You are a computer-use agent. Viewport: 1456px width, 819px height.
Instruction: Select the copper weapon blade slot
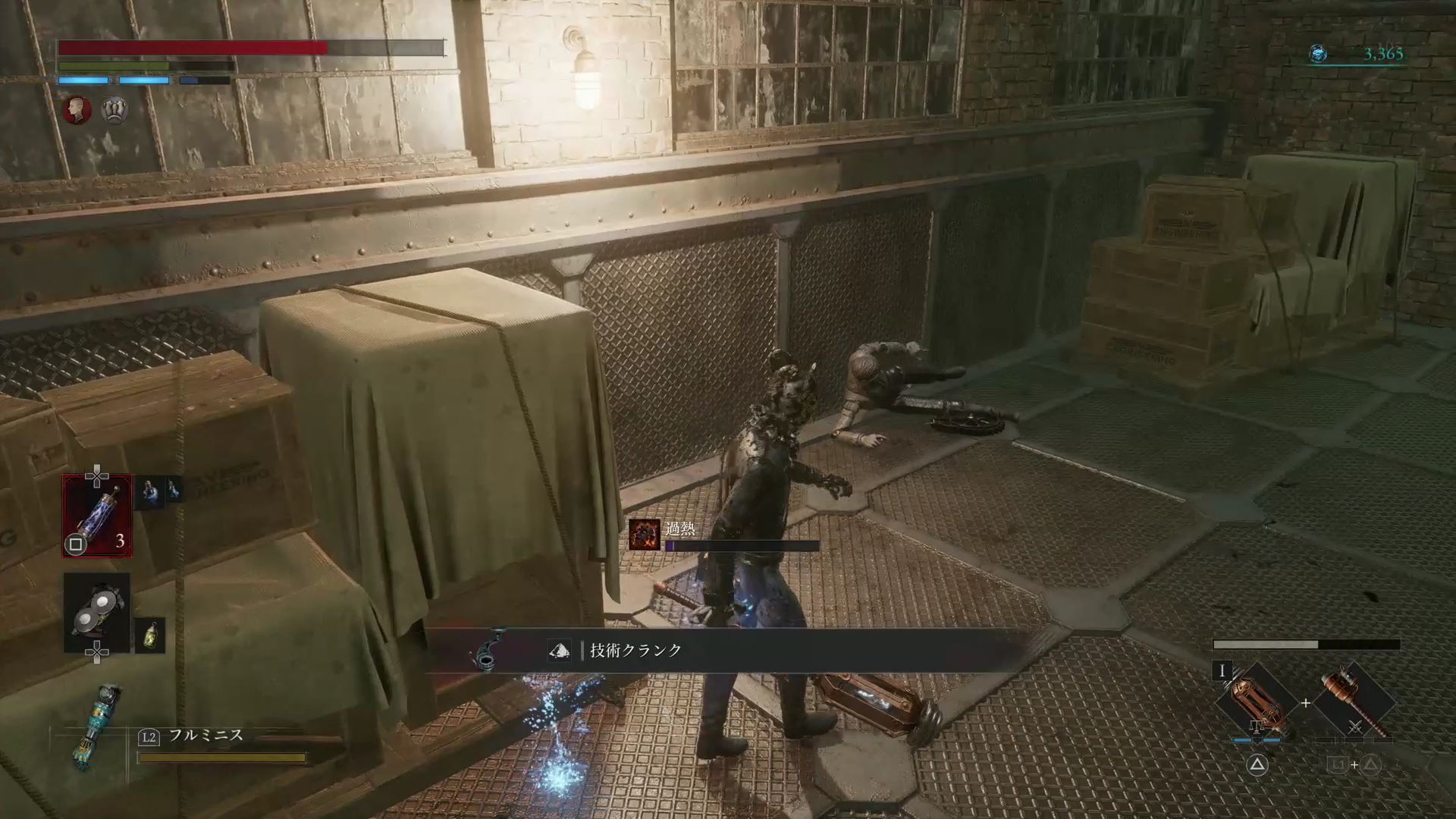coord(1257,703)
